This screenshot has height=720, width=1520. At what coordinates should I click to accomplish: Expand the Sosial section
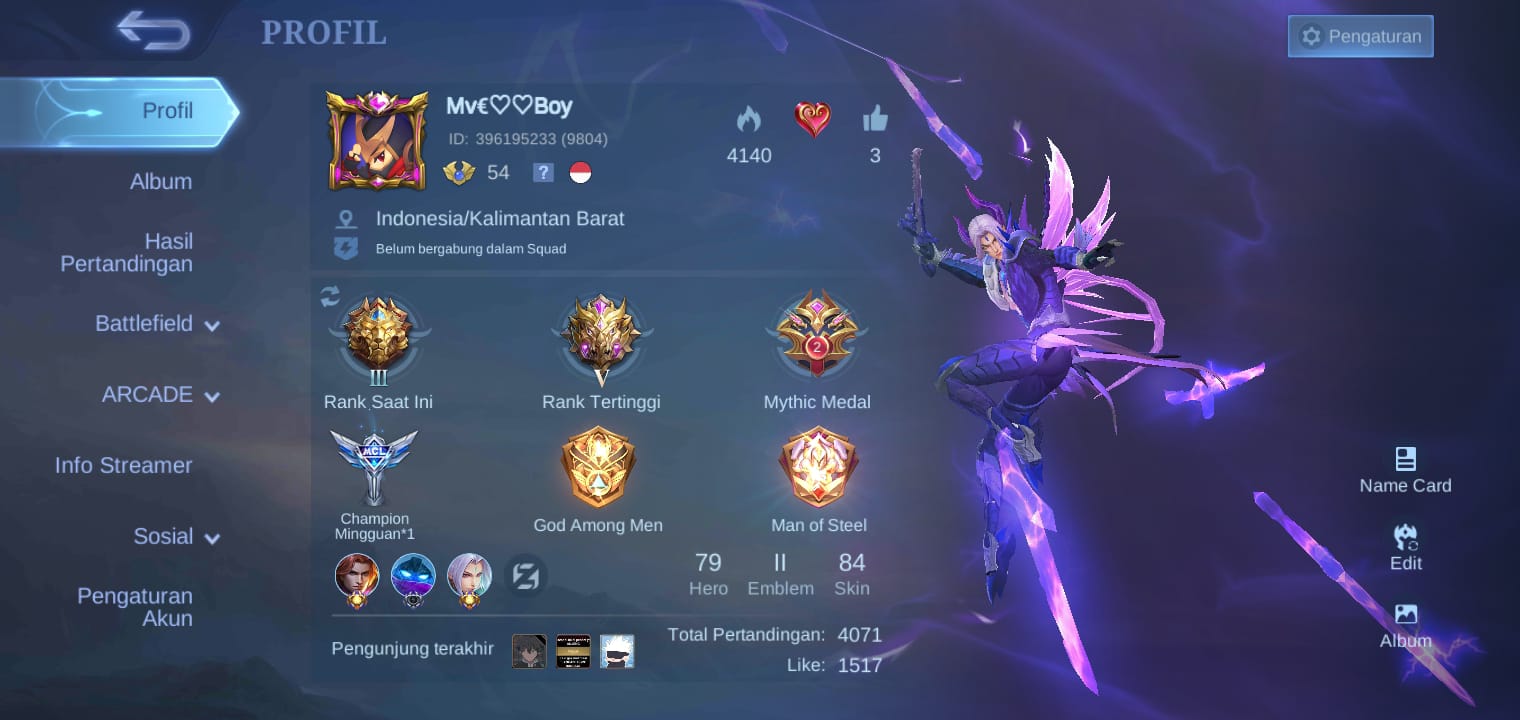point(176,537)
